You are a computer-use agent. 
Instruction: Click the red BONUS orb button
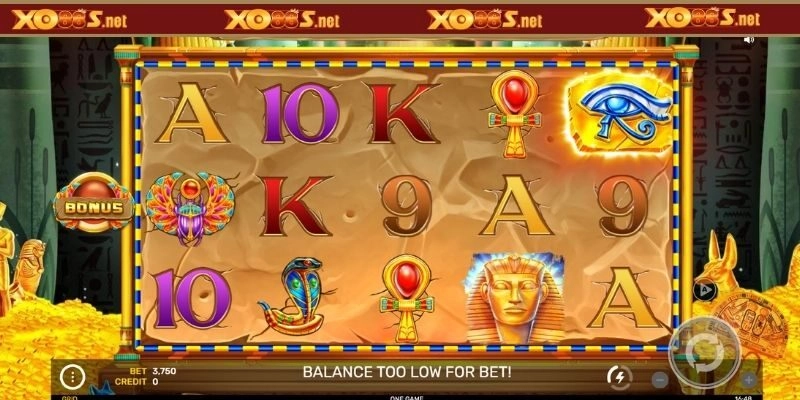pos(94,207)
